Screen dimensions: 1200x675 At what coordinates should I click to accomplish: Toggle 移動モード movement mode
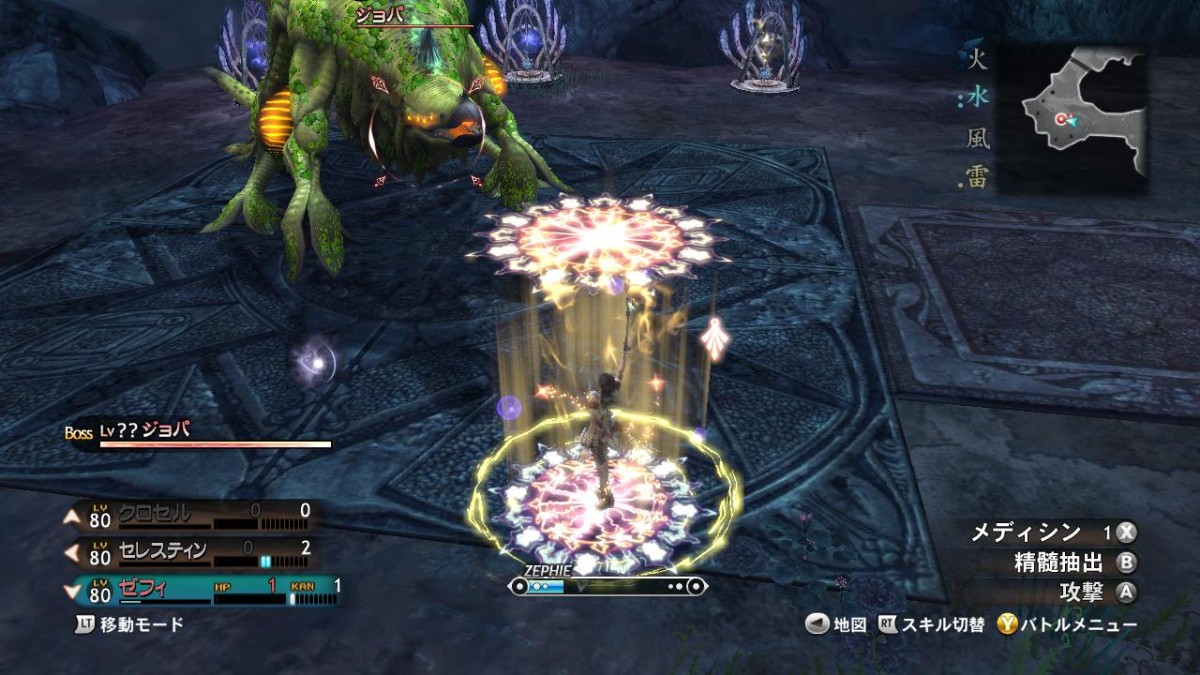(131, 624)
